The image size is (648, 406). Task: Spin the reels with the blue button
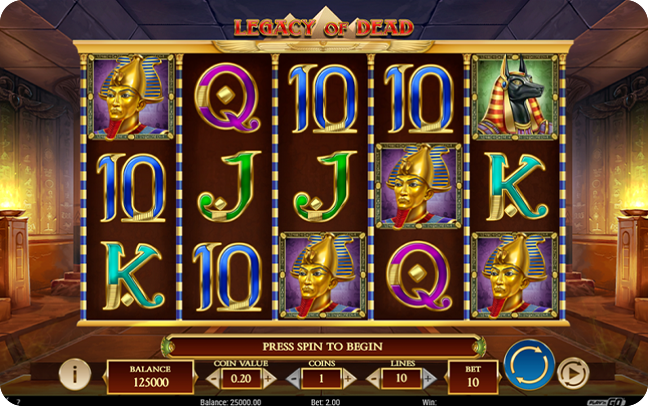click(x=529, y=364)
